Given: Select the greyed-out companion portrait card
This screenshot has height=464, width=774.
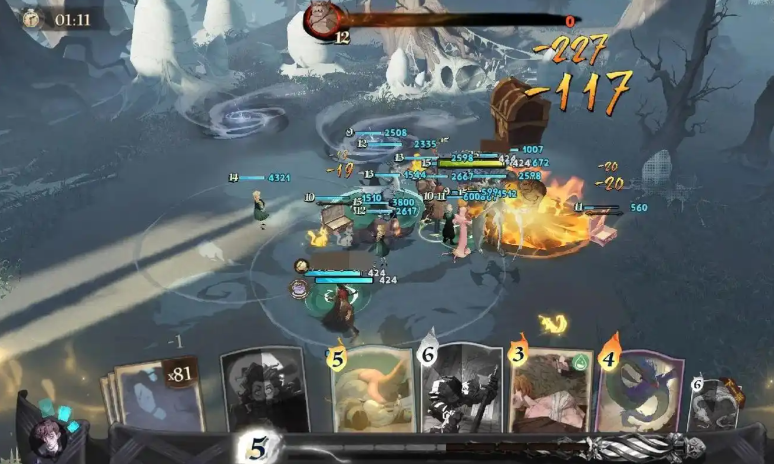Looking at the screenshot, I should coord(264,390).
